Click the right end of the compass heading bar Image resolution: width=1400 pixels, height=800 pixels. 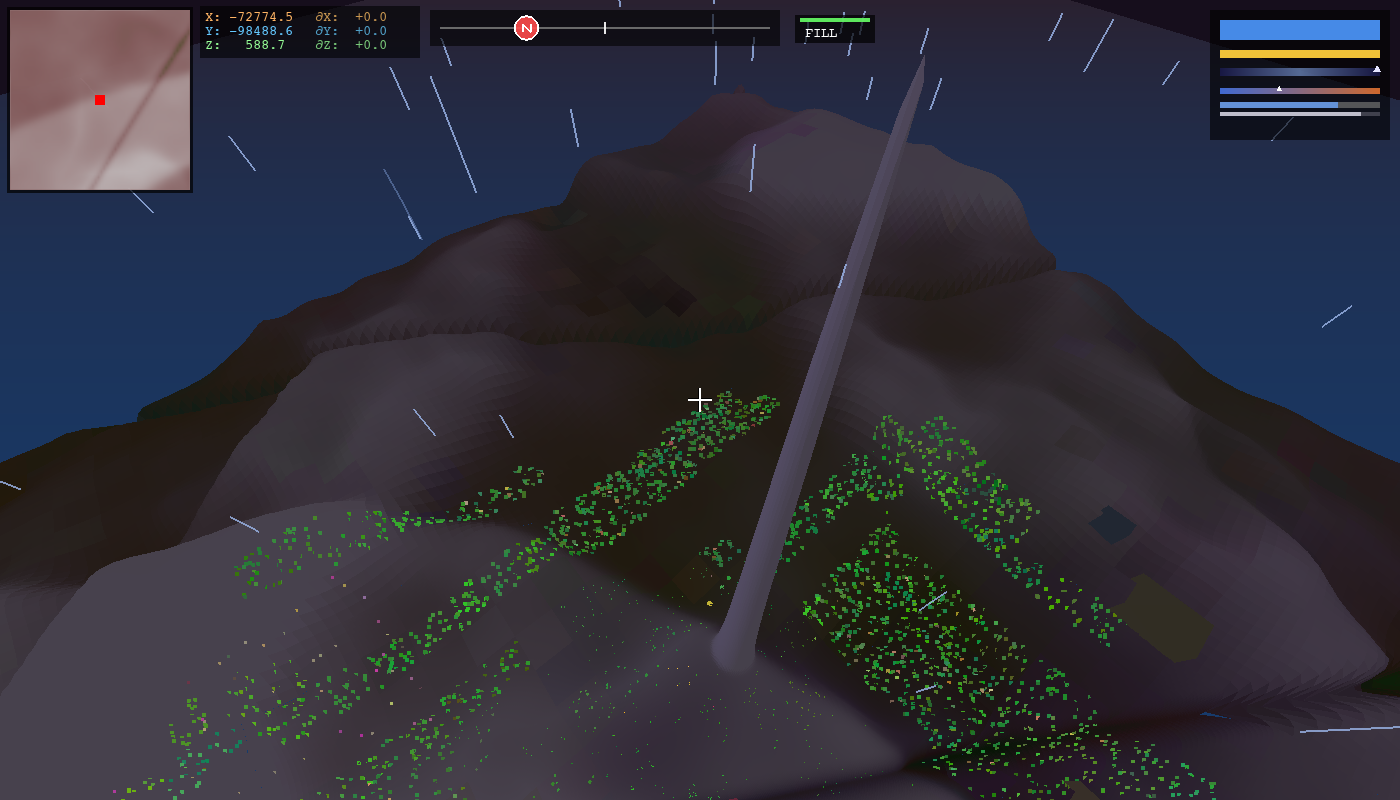[768, 27]
